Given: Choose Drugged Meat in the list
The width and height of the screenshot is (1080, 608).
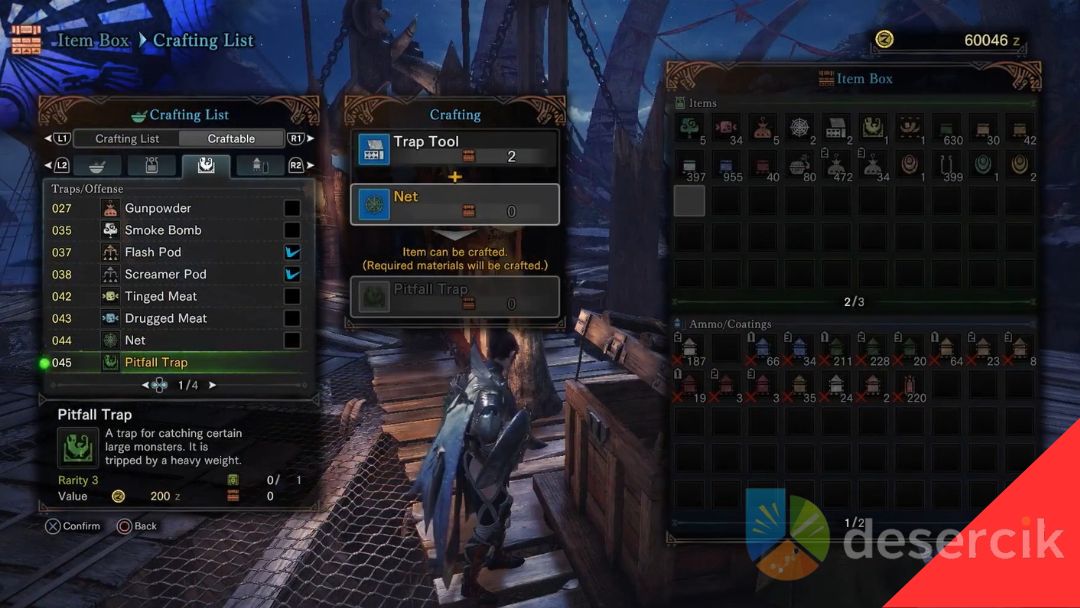Looking at the screenshot, I should (x=166, y=318).
